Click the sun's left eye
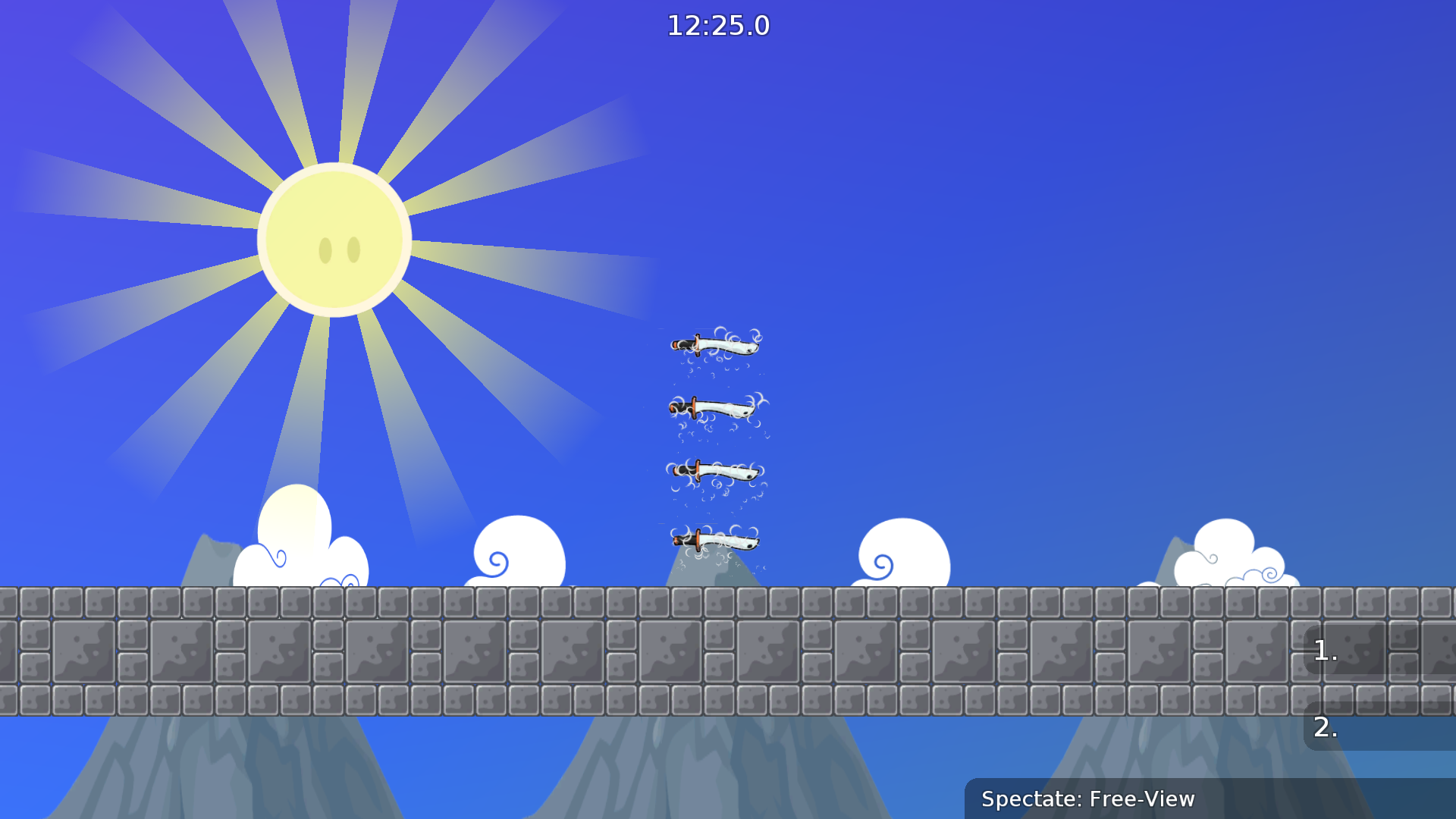Image resolution: width=1456 pixels, height=819 pixels. coord(325,249)
